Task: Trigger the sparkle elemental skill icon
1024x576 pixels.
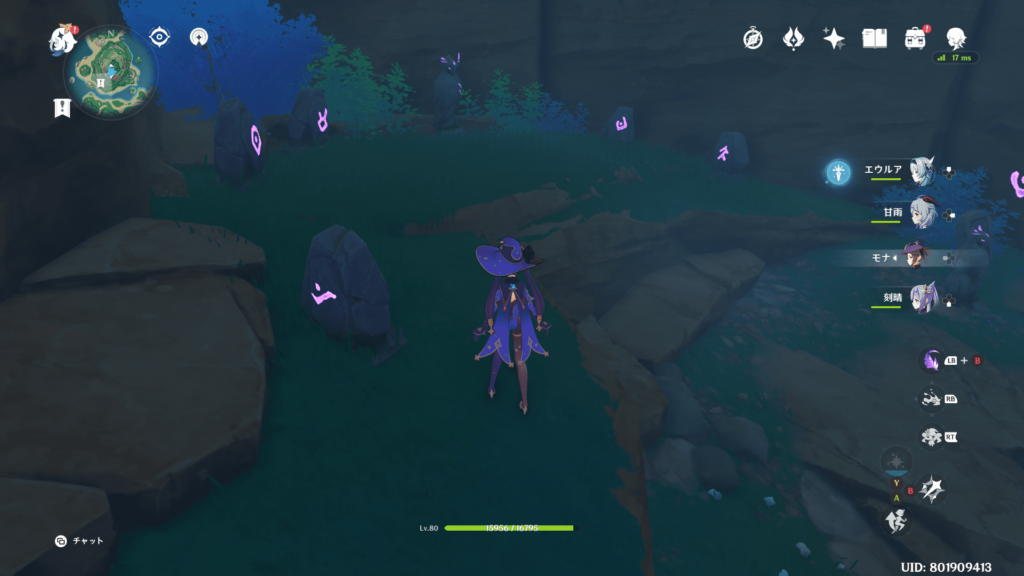Action: (934, 488)
